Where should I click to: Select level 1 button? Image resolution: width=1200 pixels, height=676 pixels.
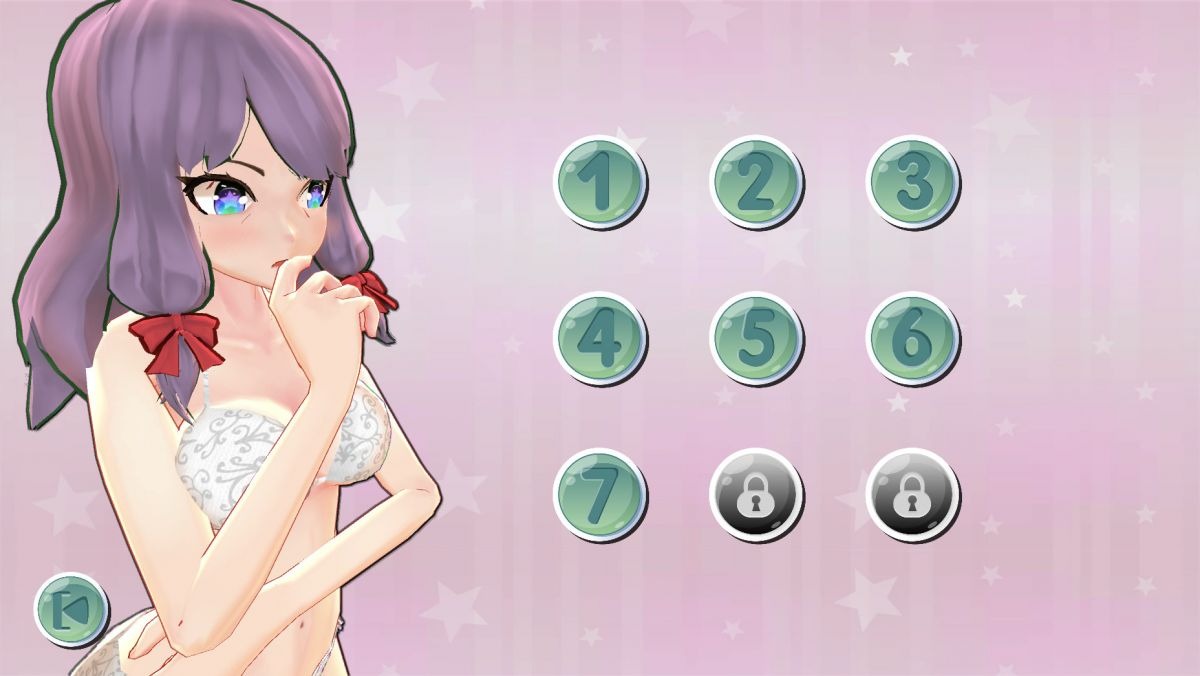click(599, 182)
